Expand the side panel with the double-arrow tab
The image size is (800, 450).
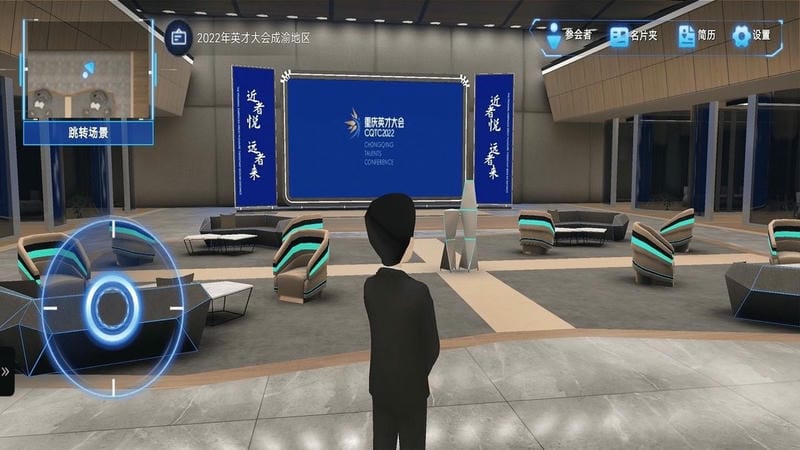(x=6, y=371)
